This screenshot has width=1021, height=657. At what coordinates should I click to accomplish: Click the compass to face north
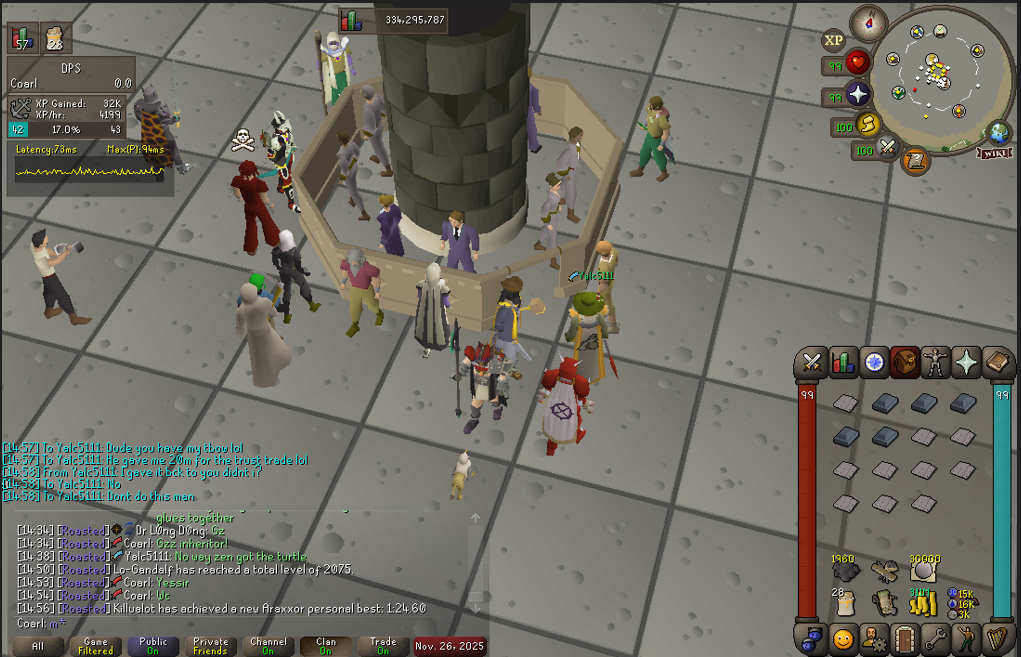click(x=869, y=21)
